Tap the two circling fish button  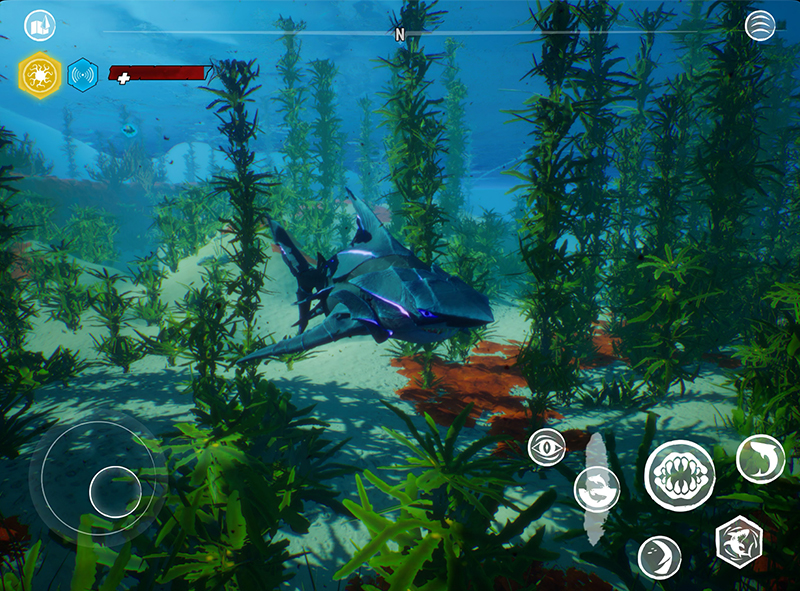tap(597, 489)
